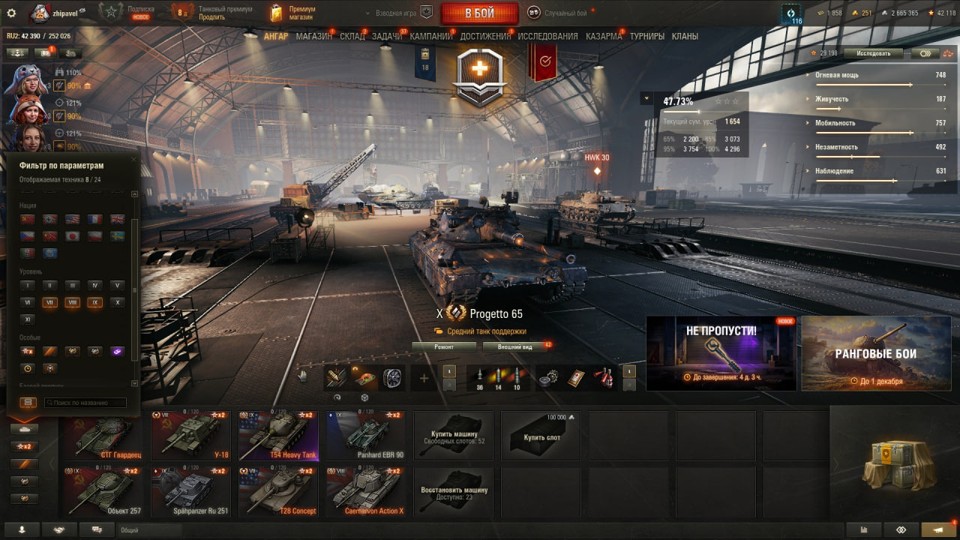Go to the КЛАНЫ tab
The width and height of the screenshot is (960, 540).
[685, 36]
